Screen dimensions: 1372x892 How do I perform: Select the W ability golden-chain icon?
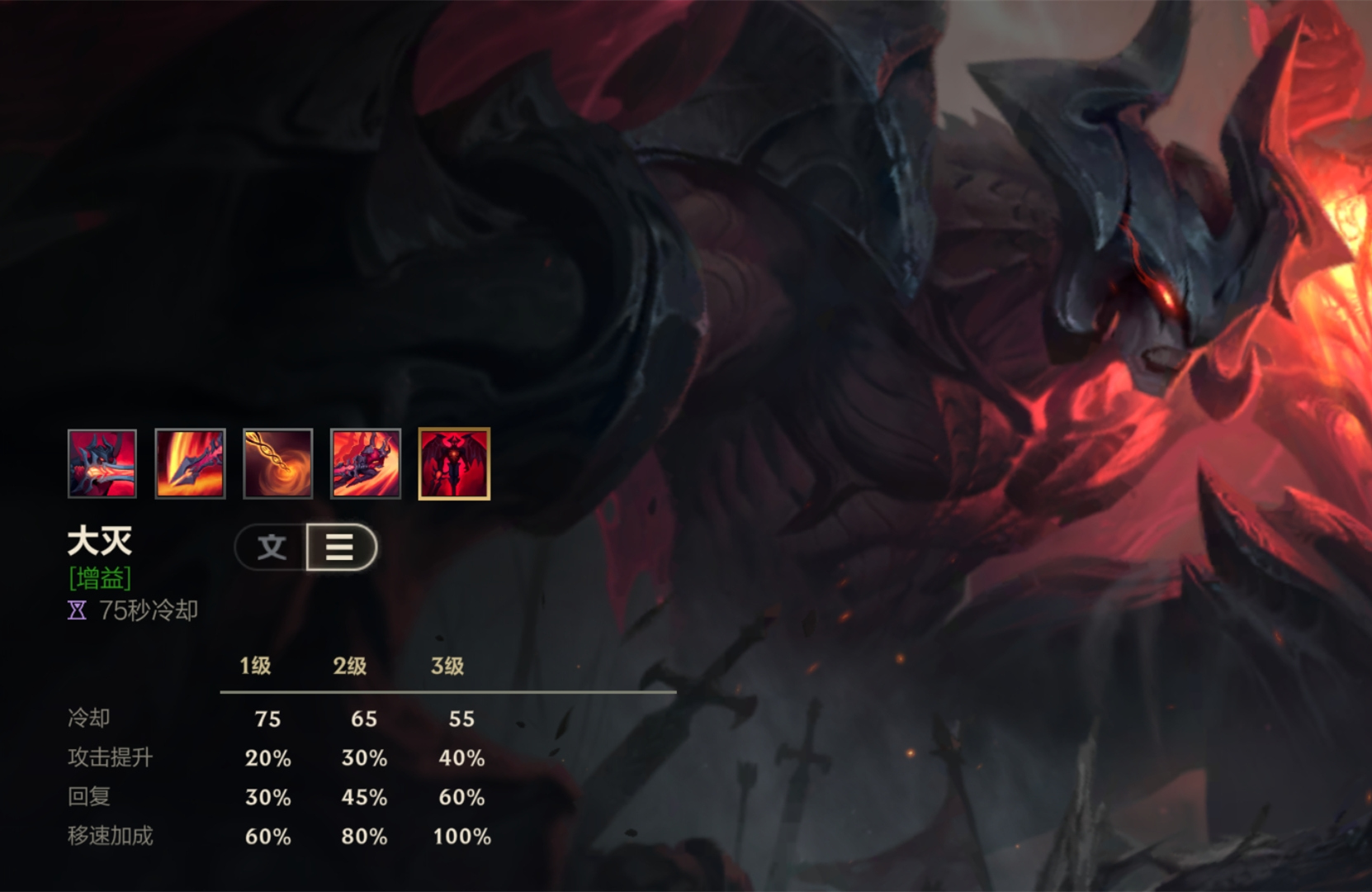pyautogui.click(x=277, y=464)
